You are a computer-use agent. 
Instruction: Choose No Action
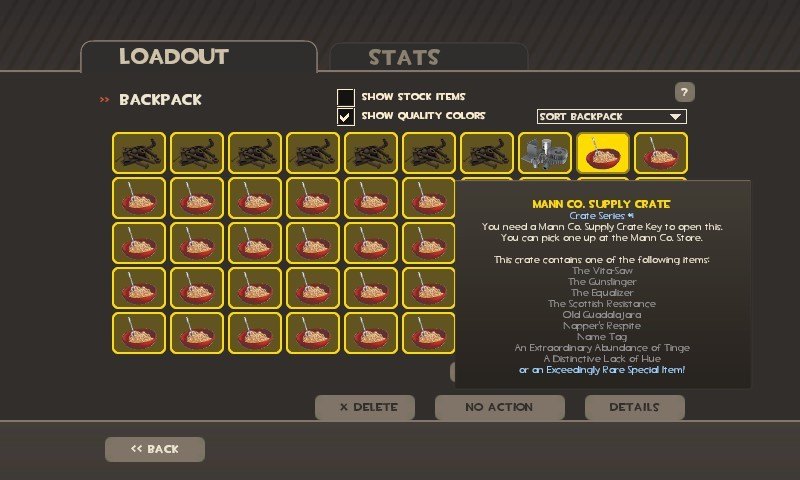tap(499, 407)
